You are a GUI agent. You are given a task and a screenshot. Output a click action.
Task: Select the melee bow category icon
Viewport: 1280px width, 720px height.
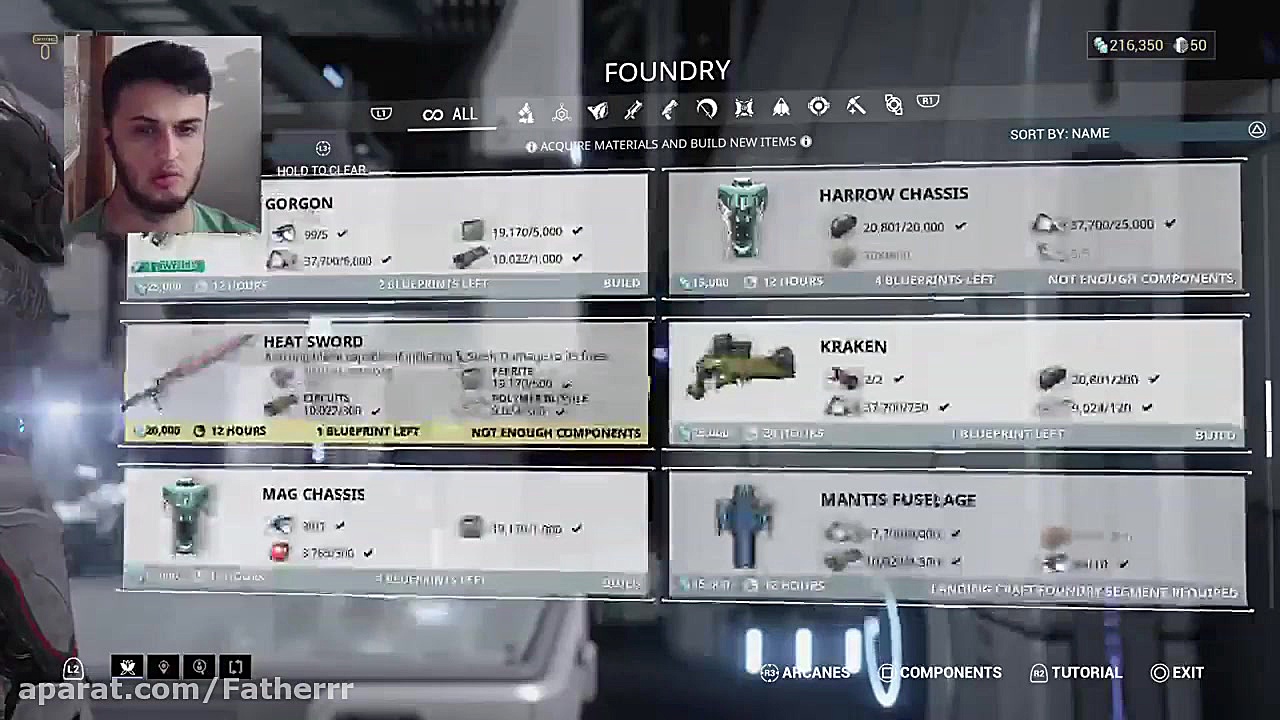[x=706, y=110]
